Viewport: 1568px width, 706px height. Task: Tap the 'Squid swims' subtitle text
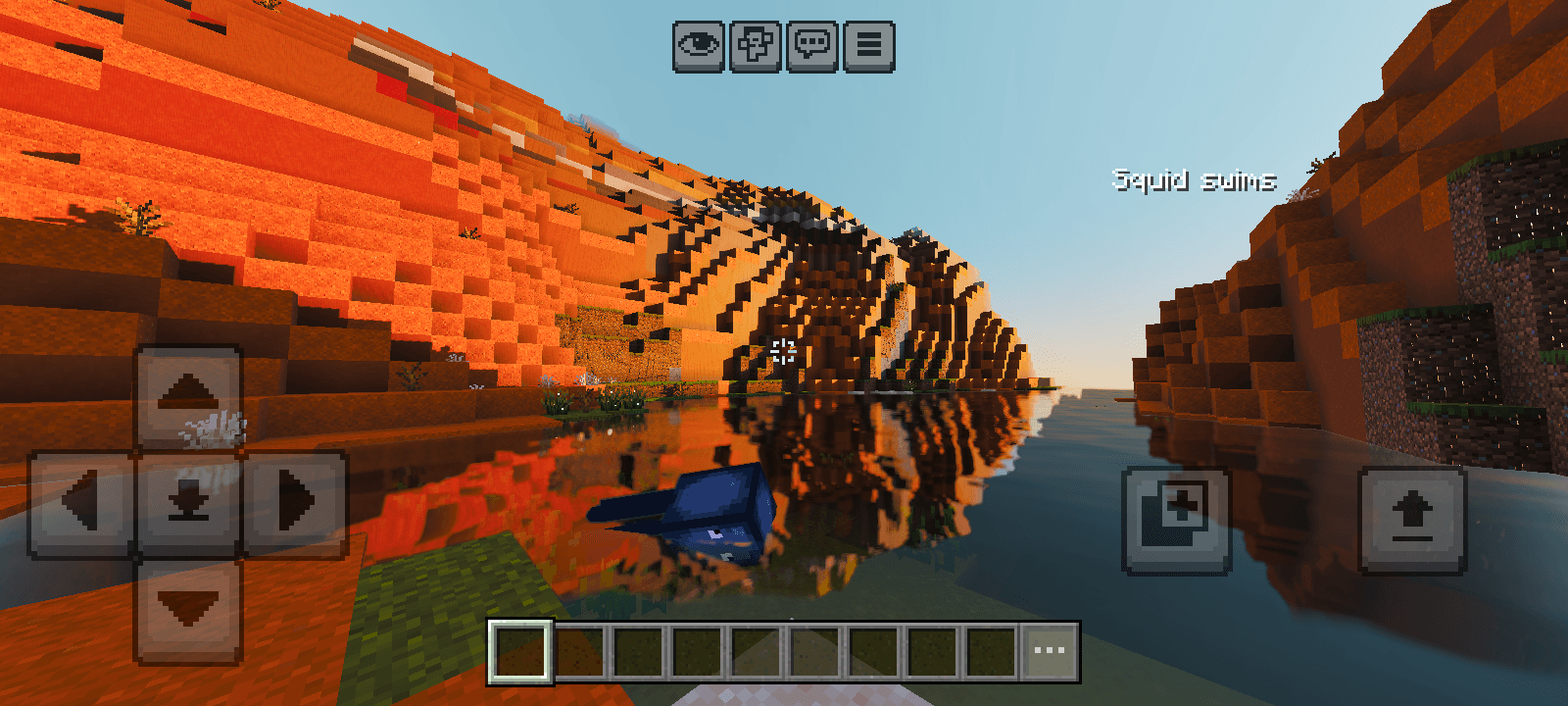1194,178
